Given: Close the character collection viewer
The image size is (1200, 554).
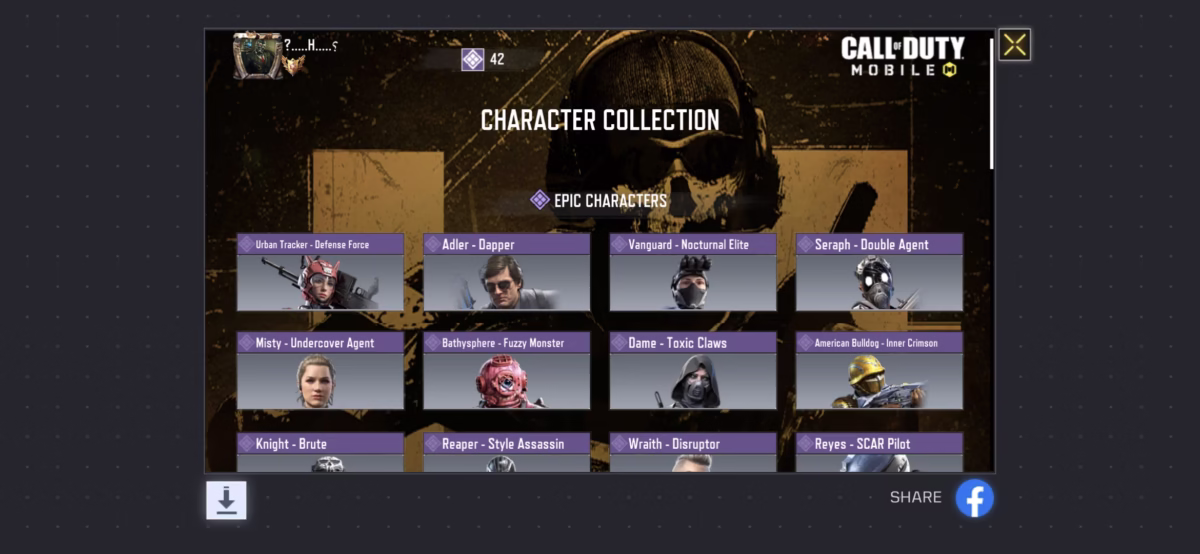Looking at the screenshot, I should [x=1014, y=44].
